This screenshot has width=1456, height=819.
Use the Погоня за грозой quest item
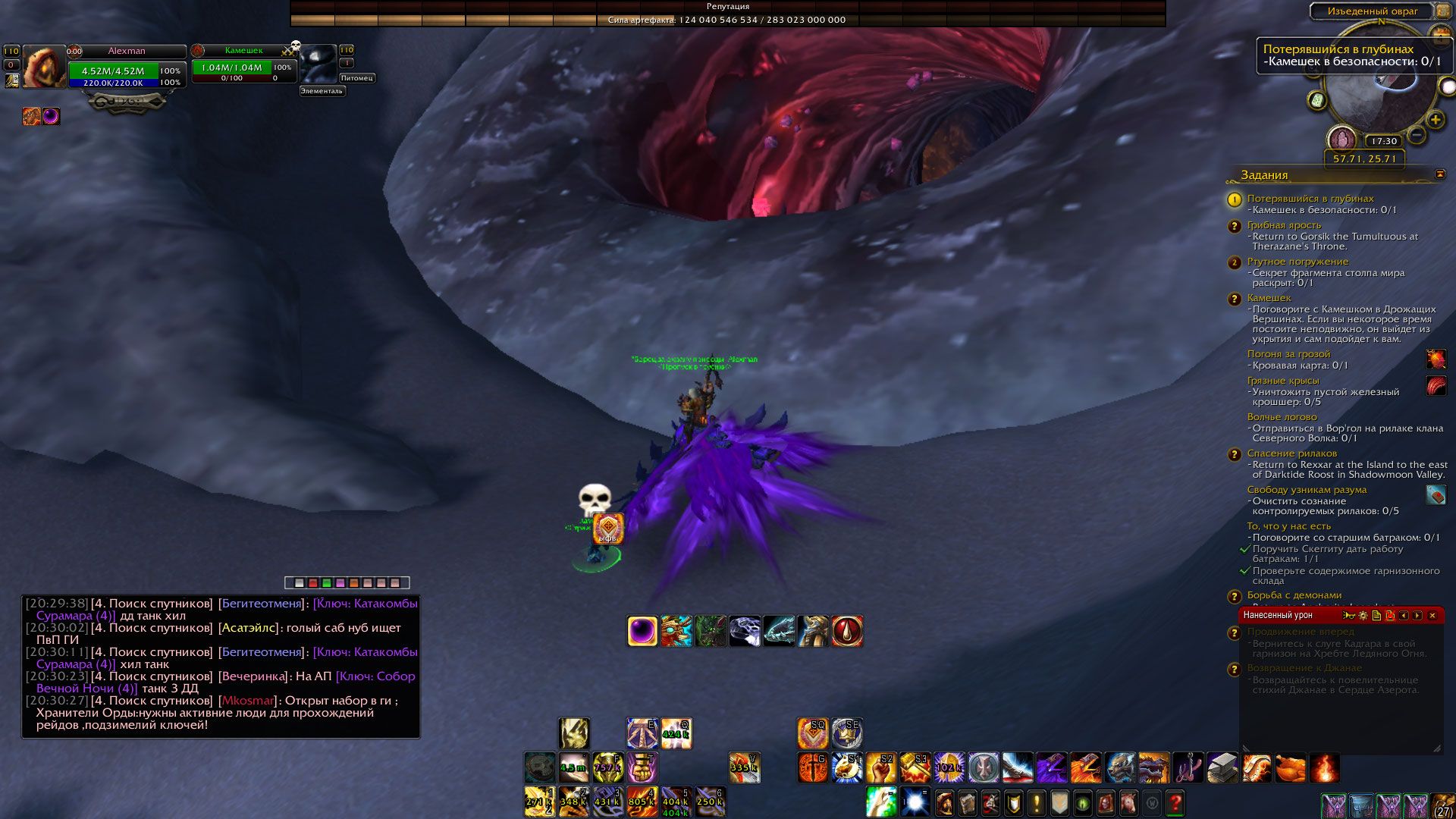pos(1436,359)
